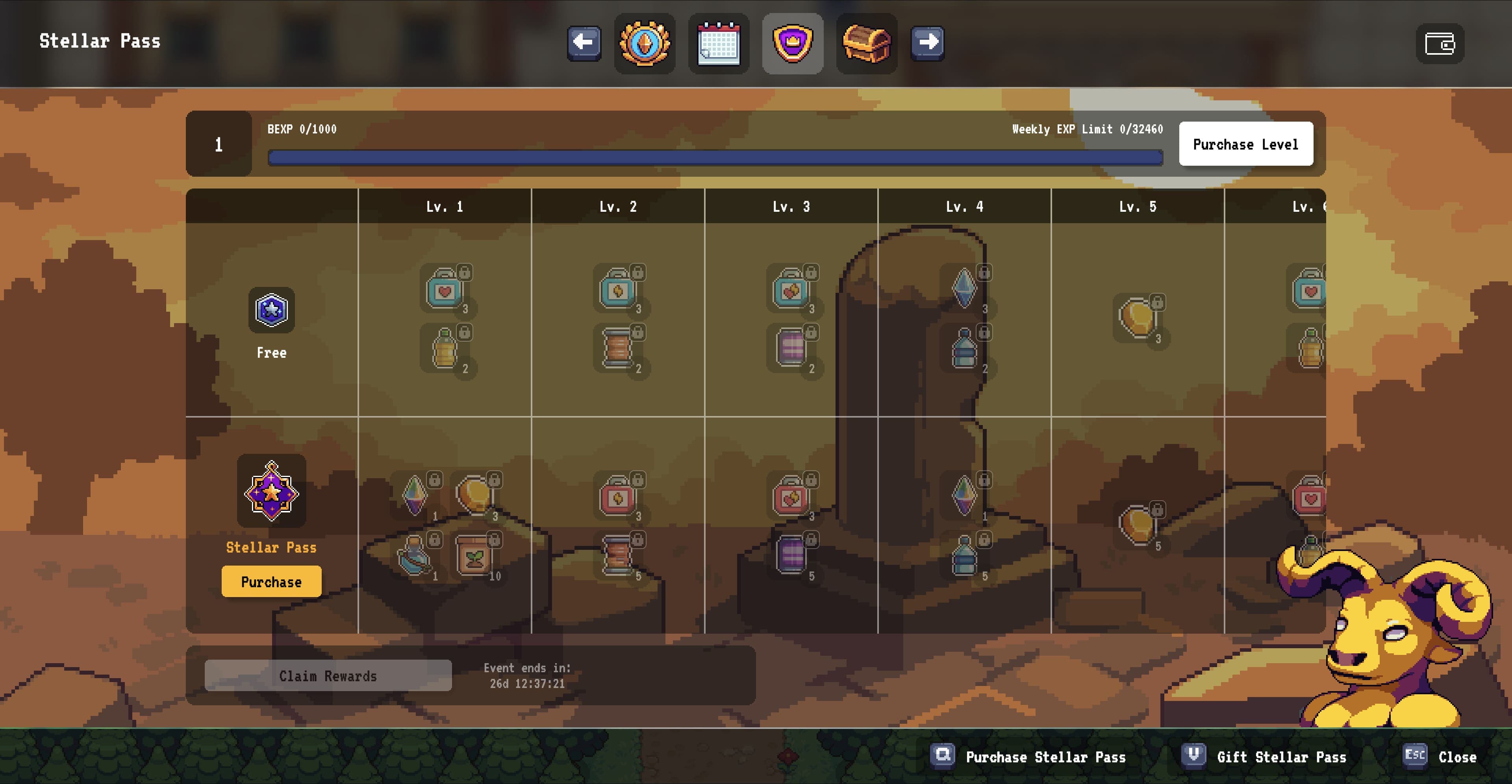Click the Purchase Level button
The height and width of the screenshot is (784, 1512).
tap(1246, 144)
